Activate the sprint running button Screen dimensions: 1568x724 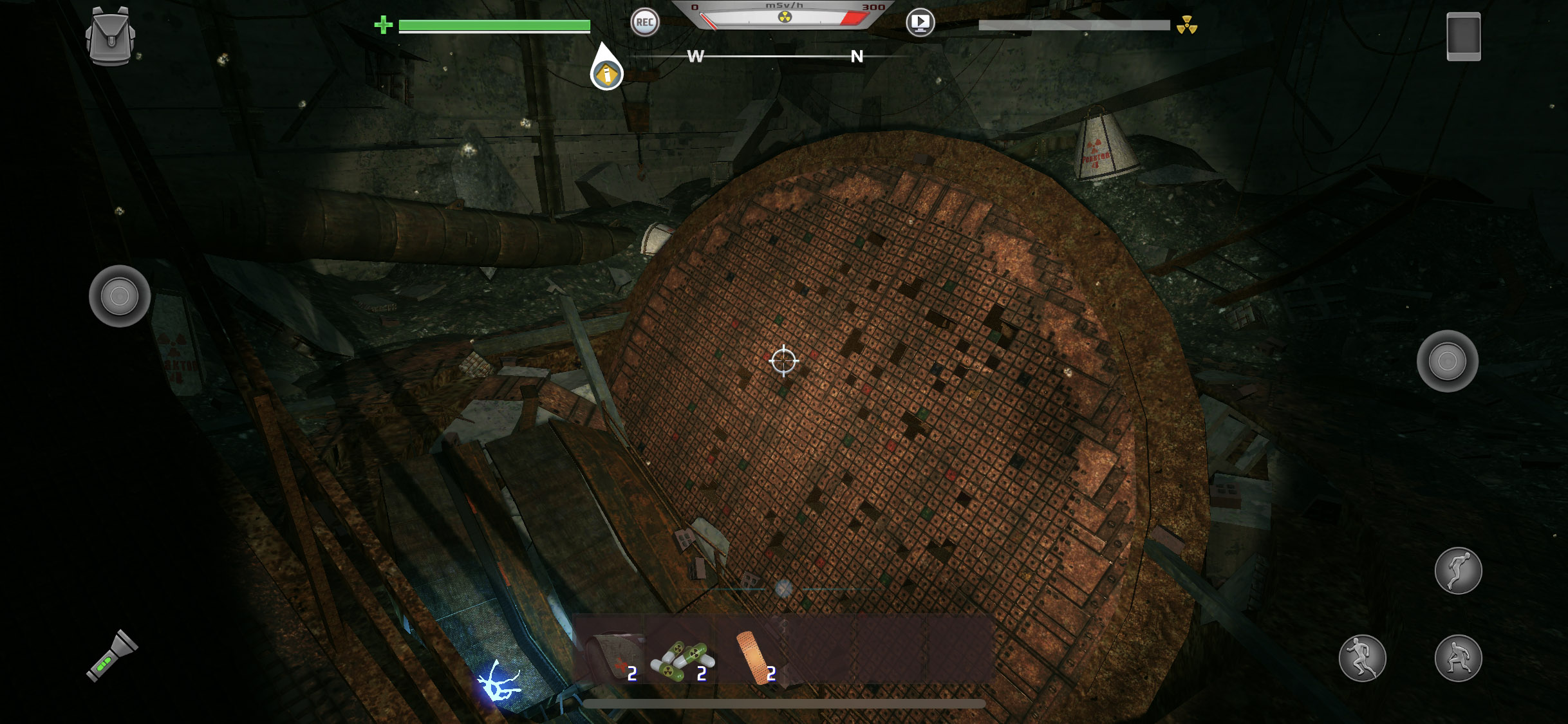tap(1362, 658)
